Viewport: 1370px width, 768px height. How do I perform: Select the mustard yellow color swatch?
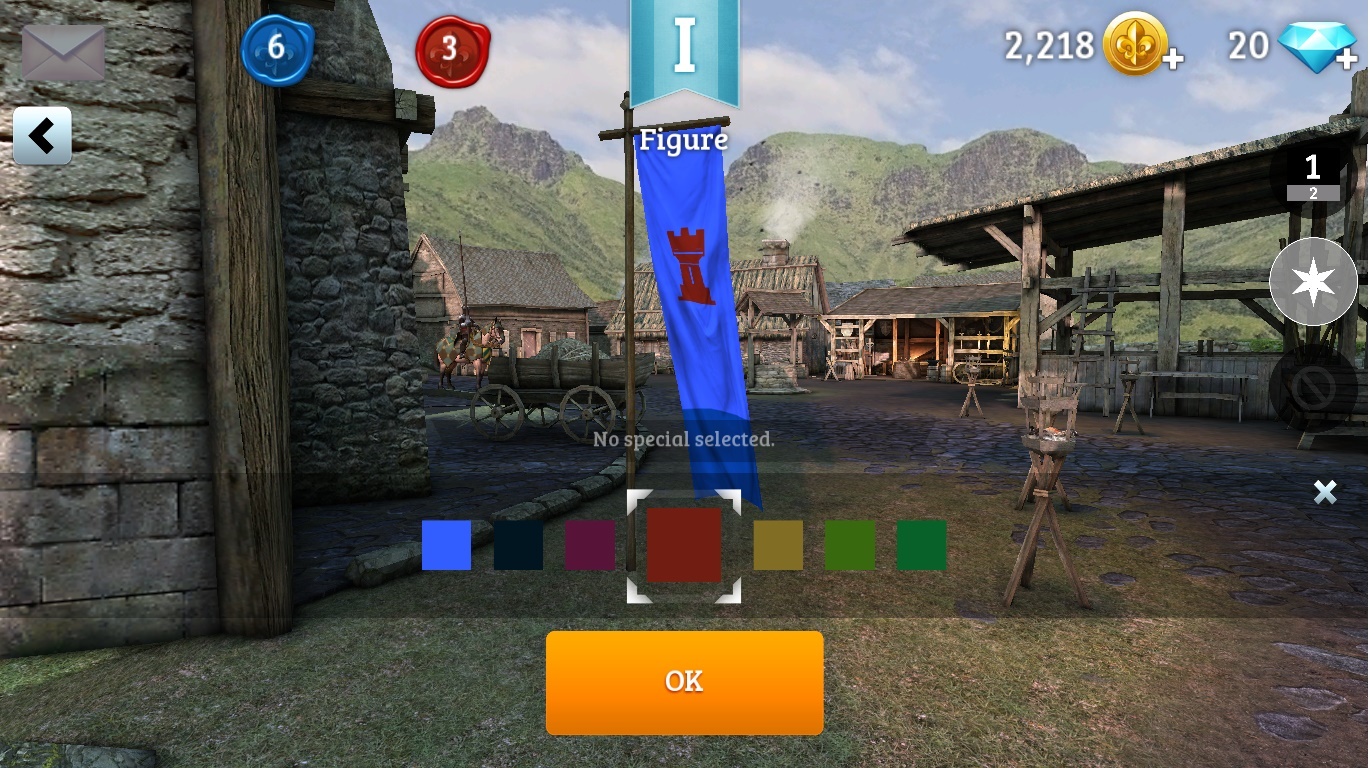pos(778,545)
